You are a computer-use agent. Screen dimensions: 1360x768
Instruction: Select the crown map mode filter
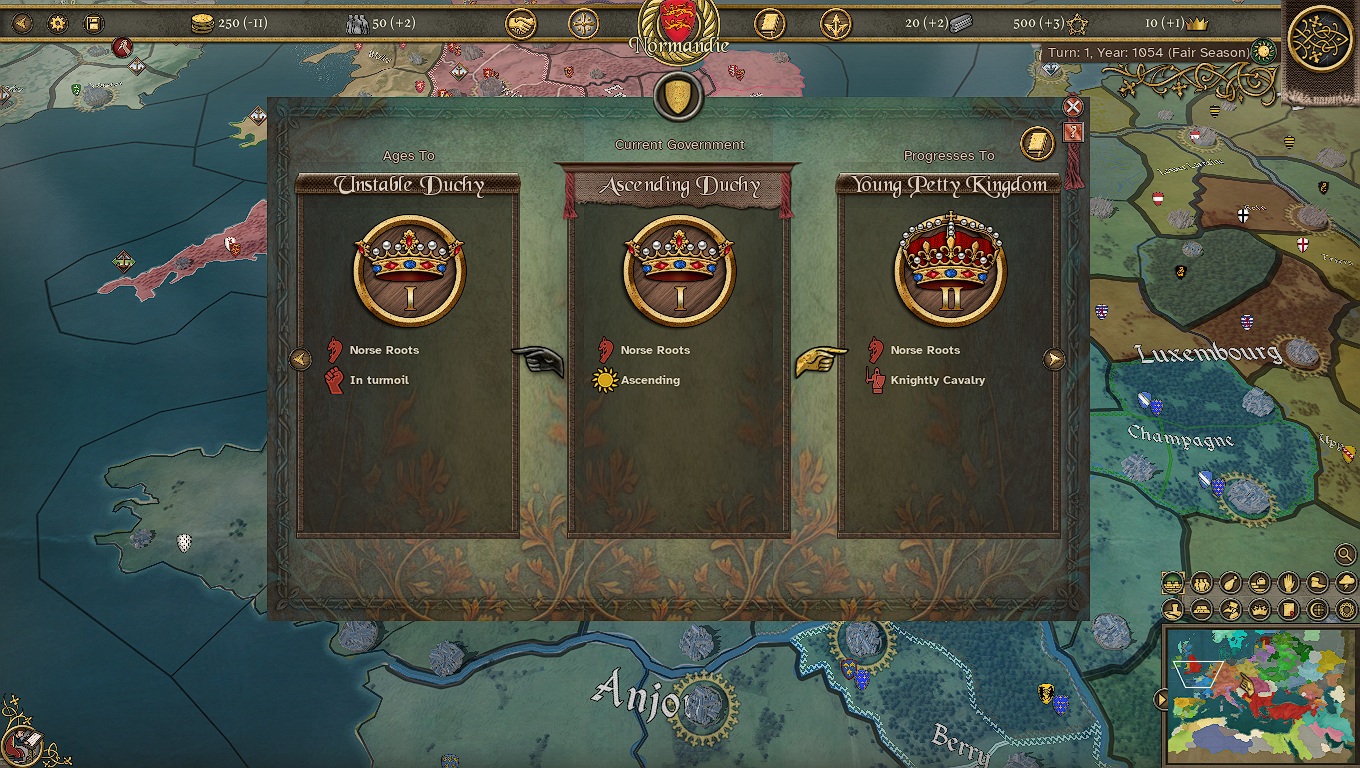coord(1259,609)
